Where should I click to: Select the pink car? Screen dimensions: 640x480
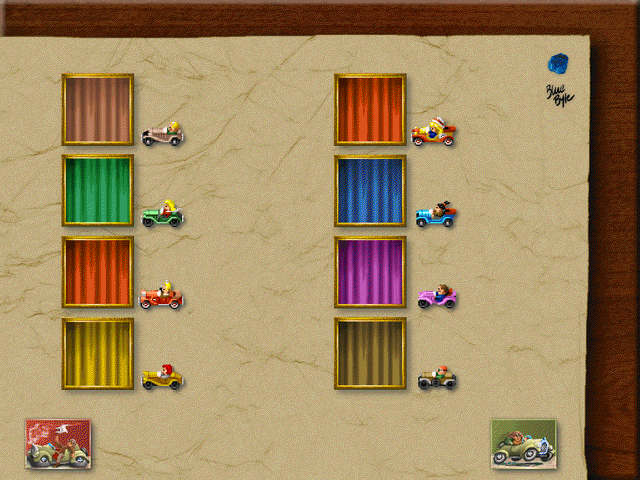point(436,296)
